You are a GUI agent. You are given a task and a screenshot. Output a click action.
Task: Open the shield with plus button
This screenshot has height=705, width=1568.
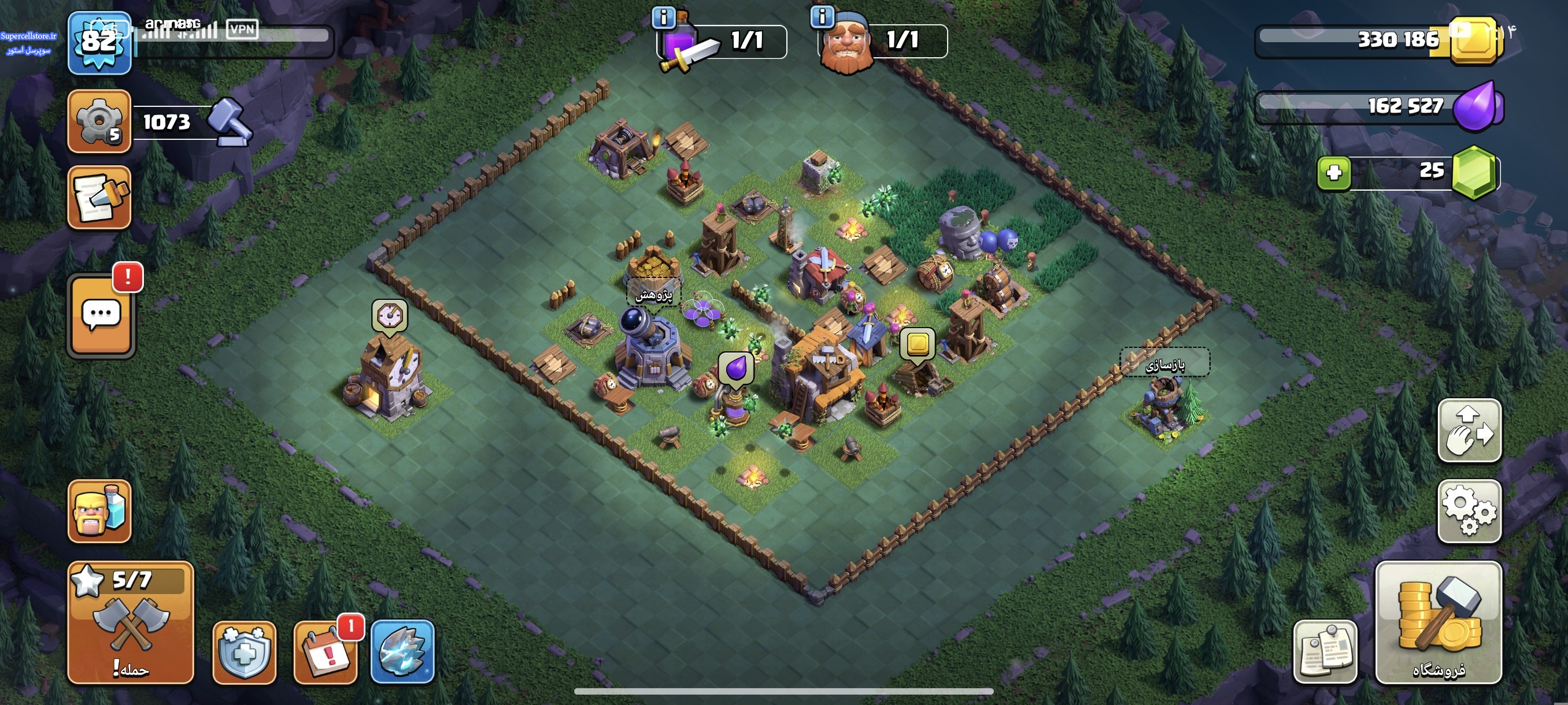click(244, 652)
